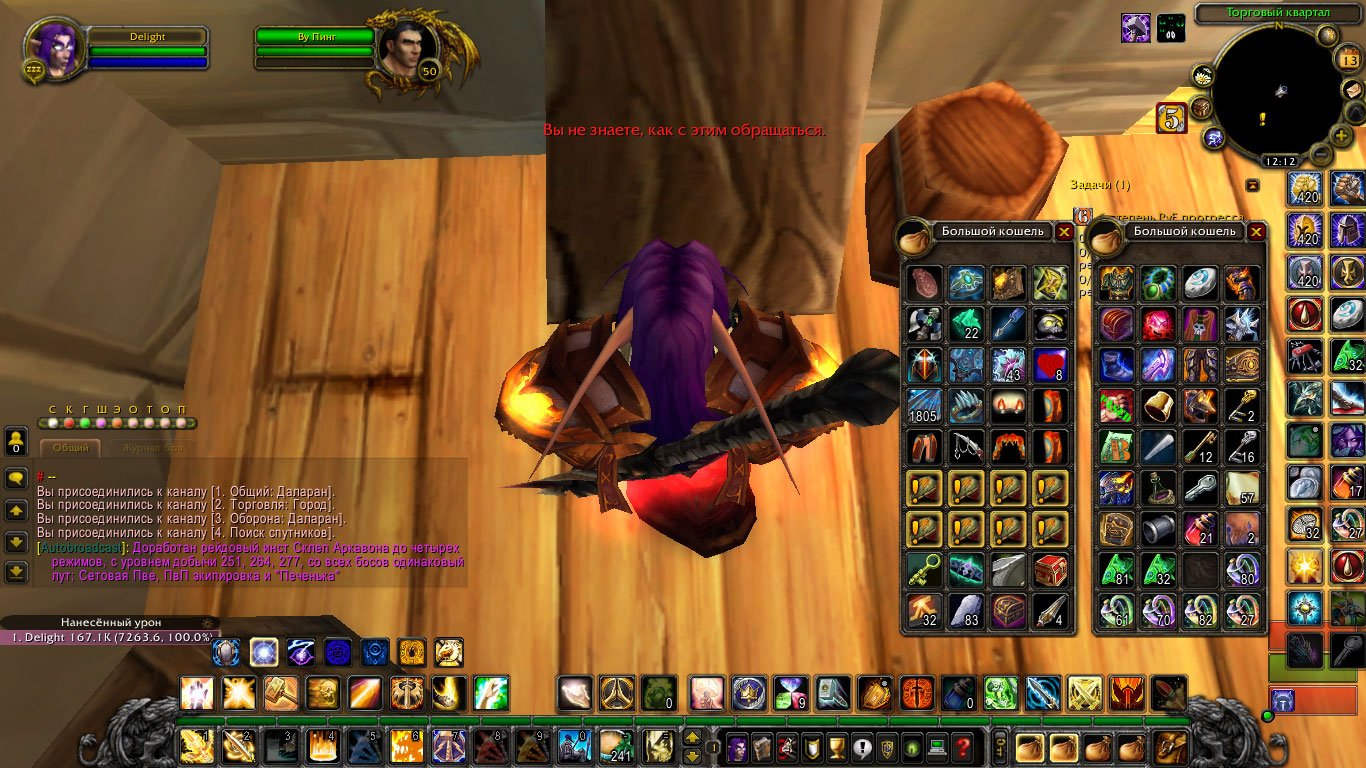Open the calendar showing 13 near minimap
The height and width of the screenshot is (768, 1366).
pyautogui.click(x=1350, y=59)
